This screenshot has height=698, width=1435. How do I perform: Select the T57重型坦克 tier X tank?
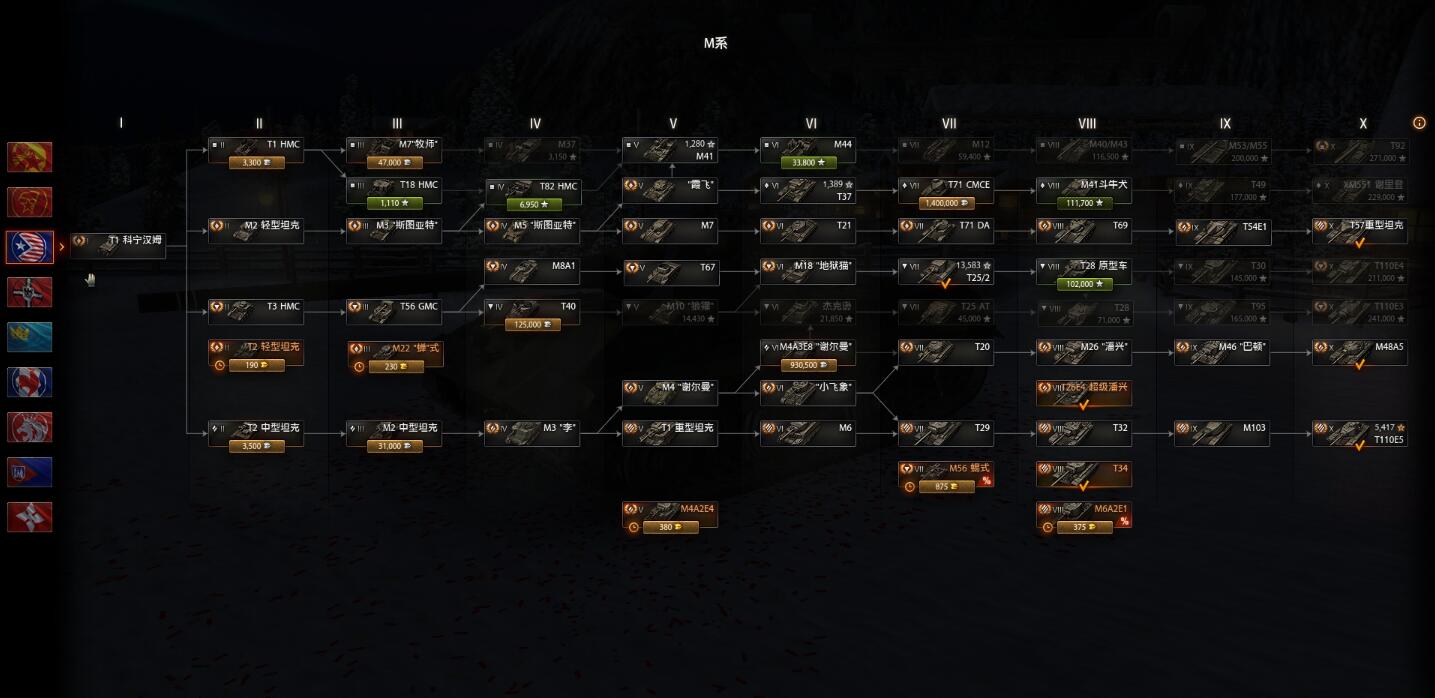tap(1360, 228)
